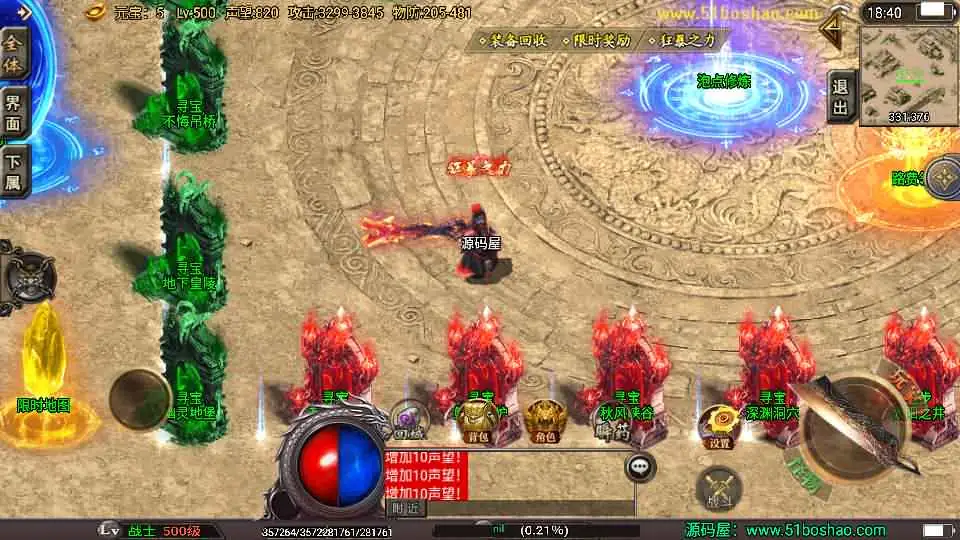Open the chat speech bubble button
This screenshot has height=540, width=960.
[640, 467]
